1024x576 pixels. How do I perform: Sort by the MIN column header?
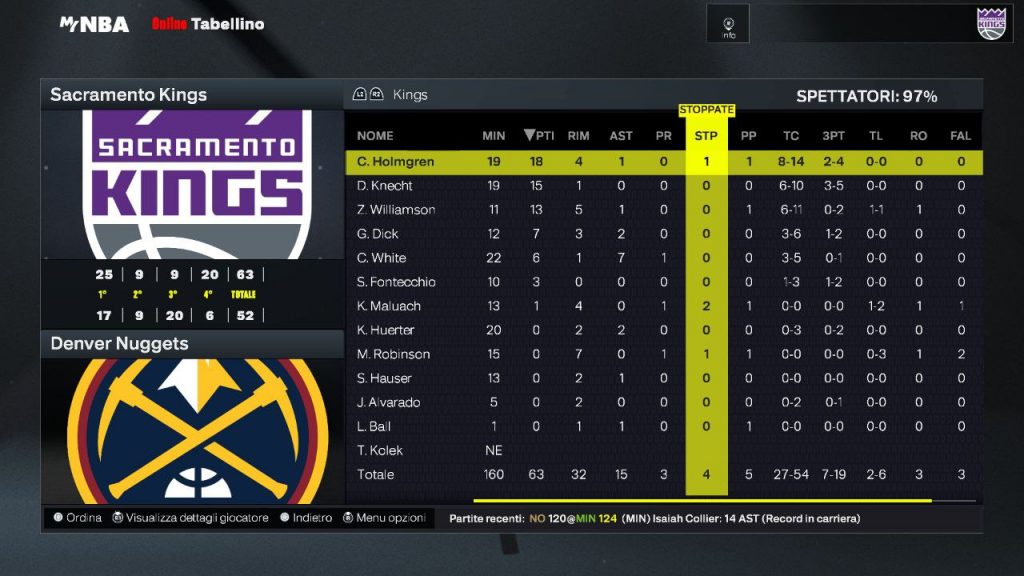[x=493, y=135]
